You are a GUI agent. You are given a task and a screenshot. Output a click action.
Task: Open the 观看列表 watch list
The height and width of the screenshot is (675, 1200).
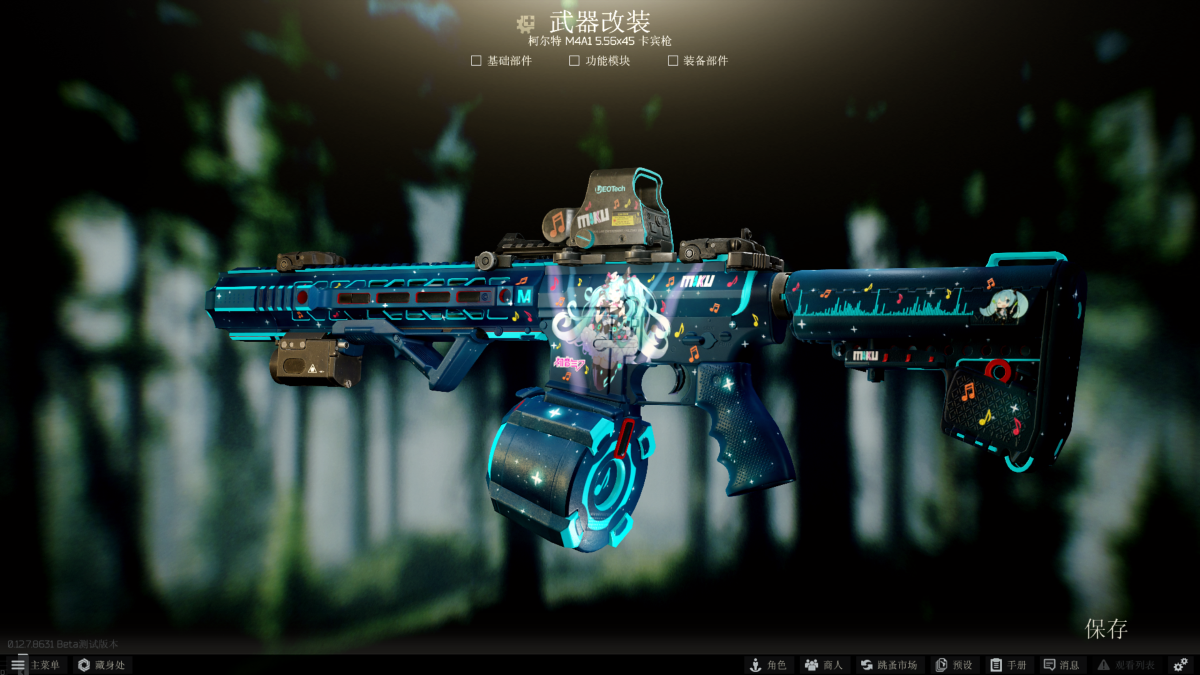(x=1126, y=665)
